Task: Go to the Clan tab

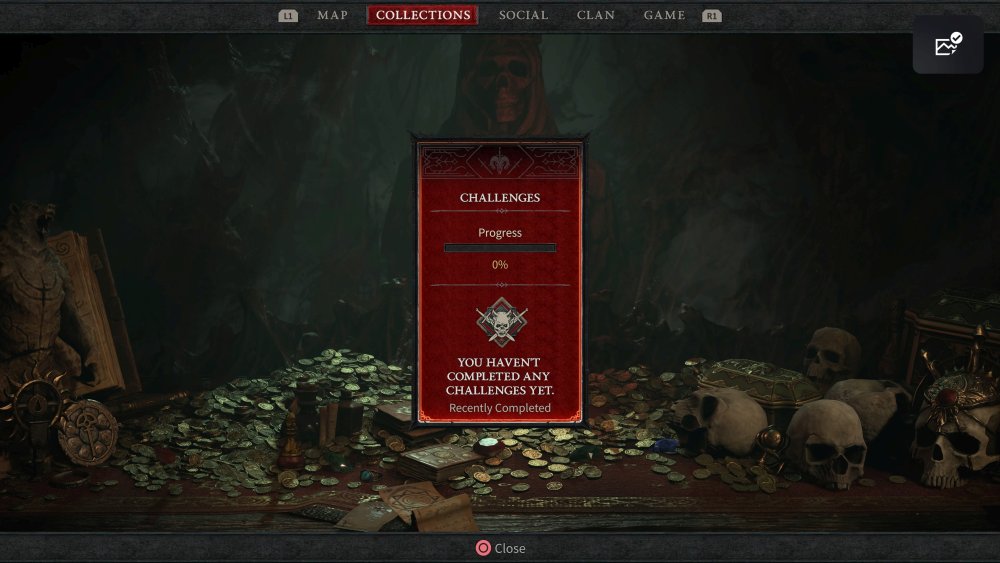Action: (x=596, y=15)
